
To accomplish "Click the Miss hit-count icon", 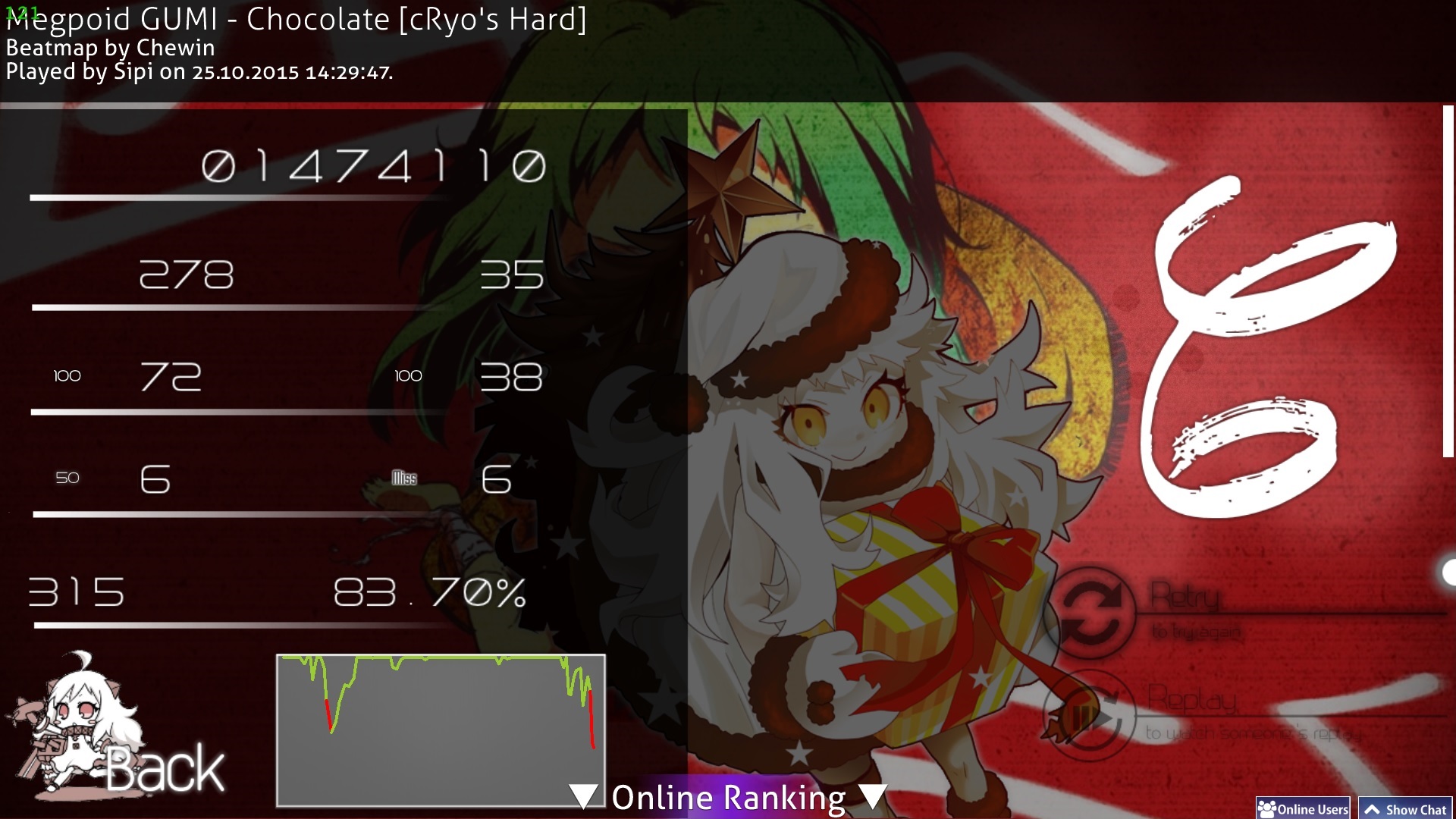I will point(404,477).
